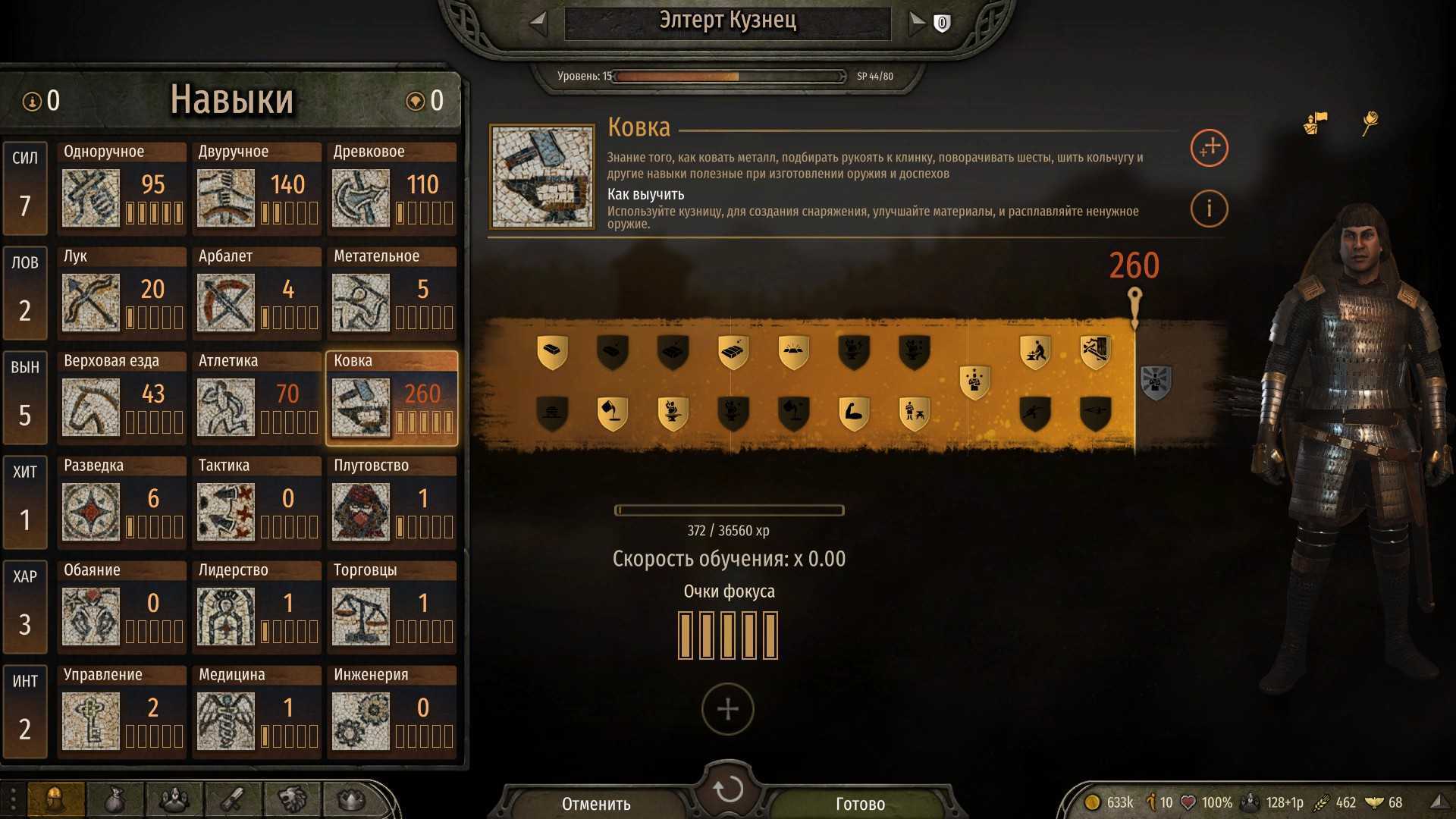Select the previous character arrow

[x=538, y=23]
